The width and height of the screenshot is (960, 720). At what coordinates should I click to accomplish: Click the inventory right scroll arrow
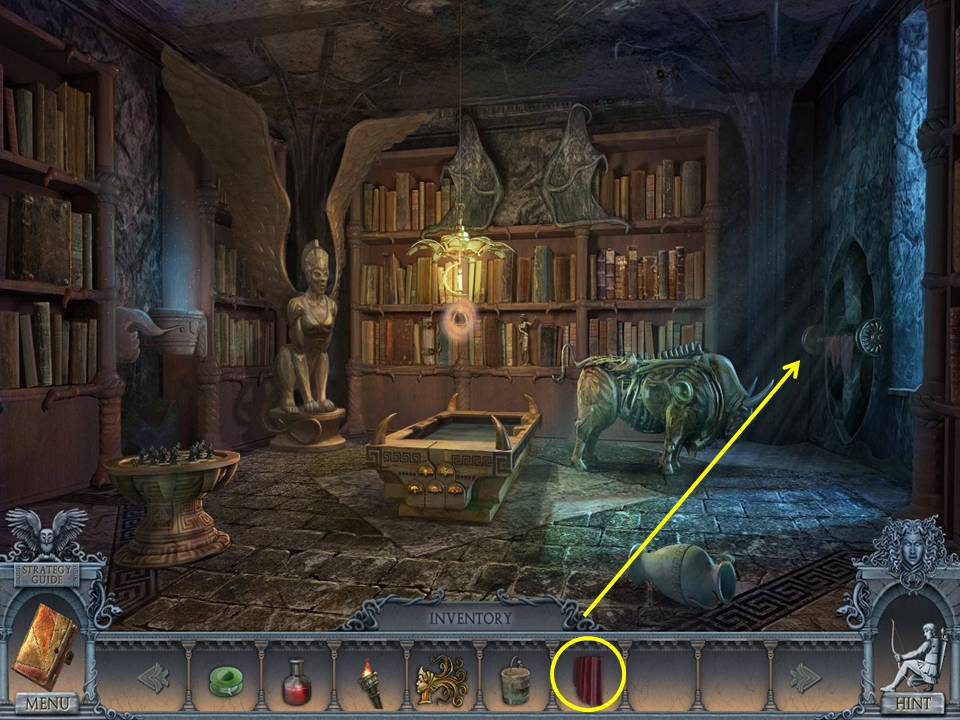(x=804, y=677)
